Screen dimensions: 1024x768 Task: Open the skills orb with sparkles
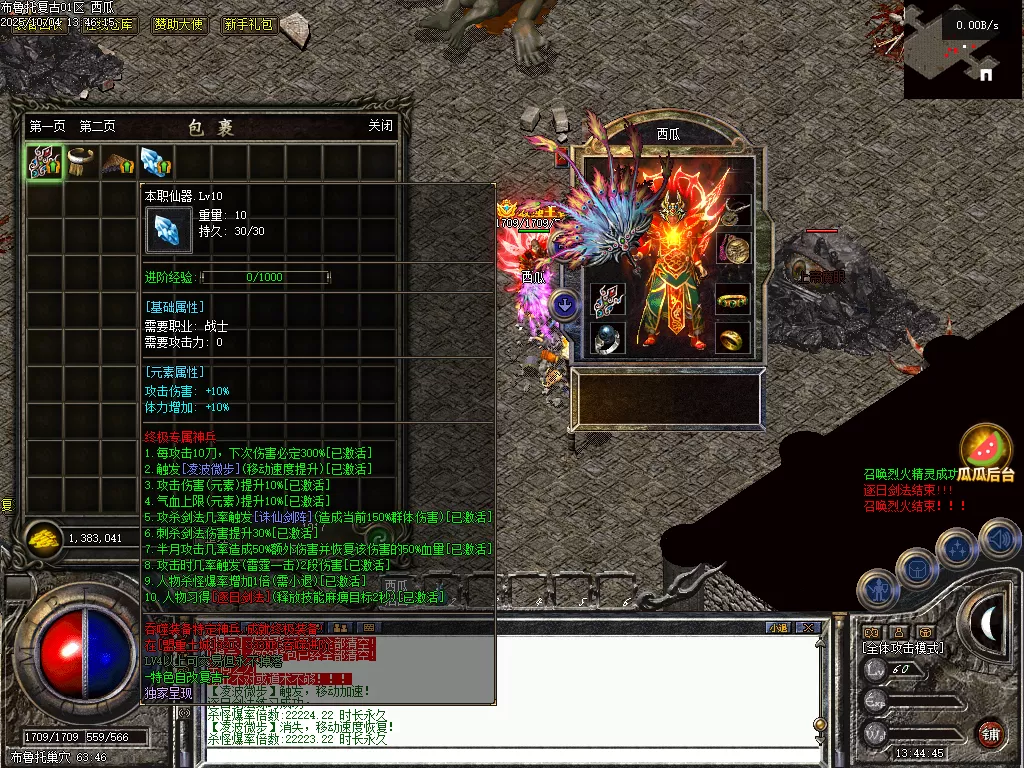click(x=957, y=550)
